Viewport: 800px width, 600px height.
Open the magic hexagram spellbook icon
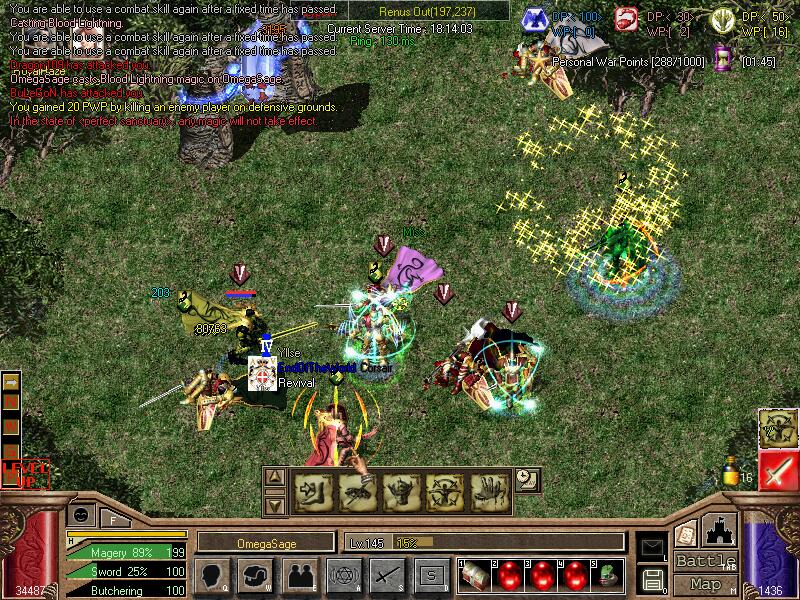343,575
